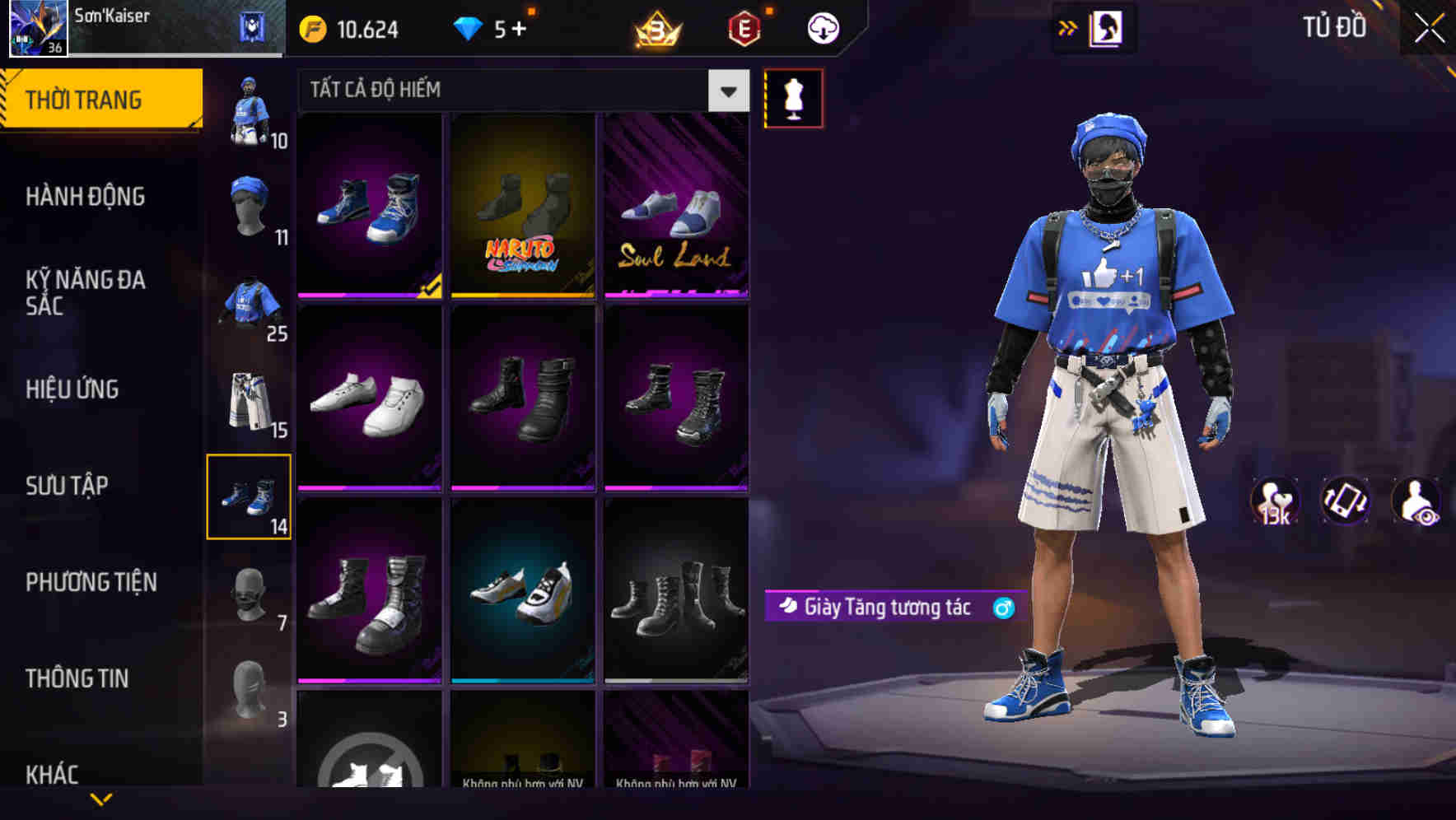Image resolution: width=1456 pixels, height=820 pixels.
Task: Open the PHƯƠNG TIỆN section
Action: coord(91,581)
